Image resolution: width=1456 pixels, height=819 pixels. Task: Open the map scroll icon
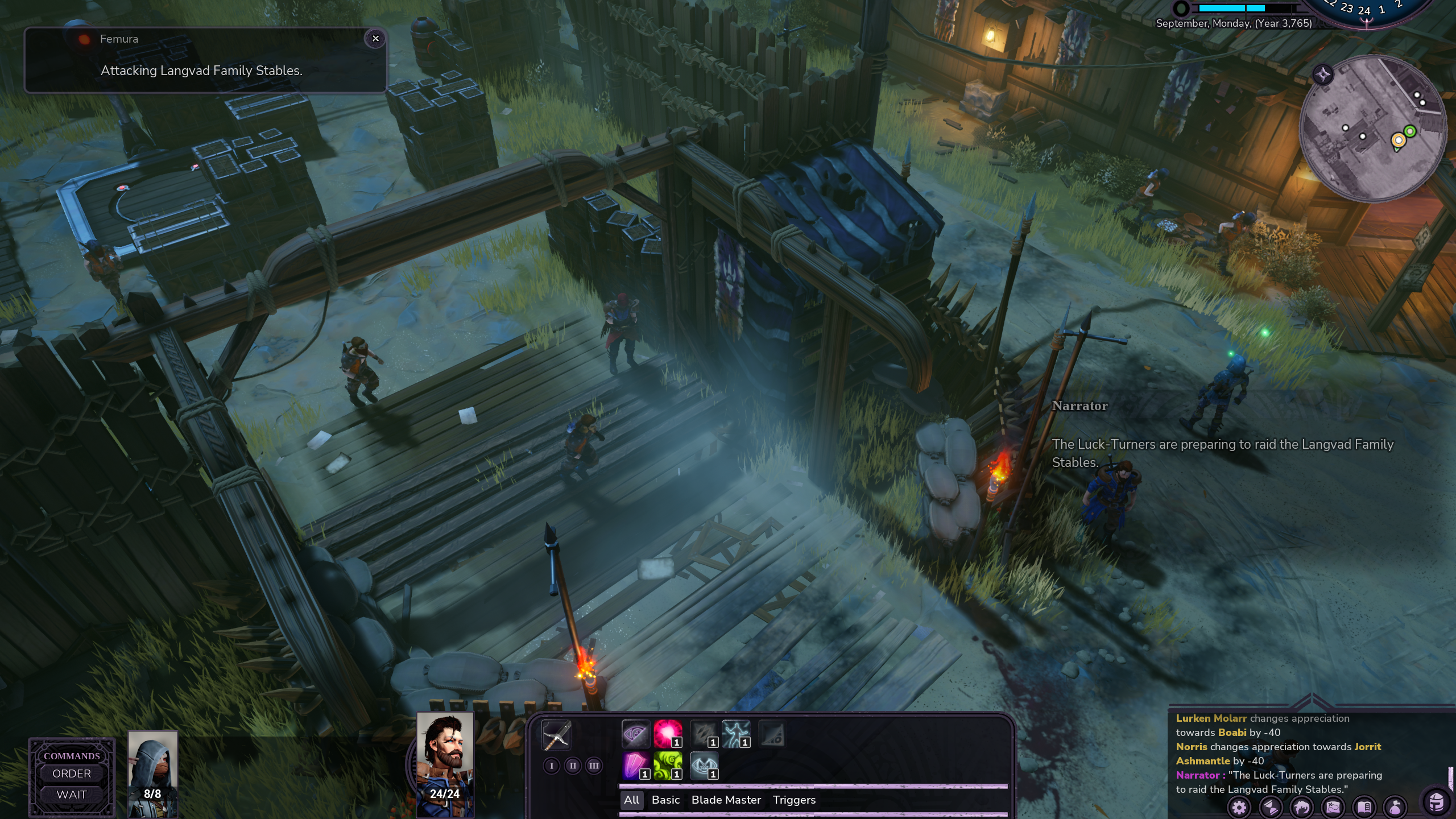click(1333, 807)
